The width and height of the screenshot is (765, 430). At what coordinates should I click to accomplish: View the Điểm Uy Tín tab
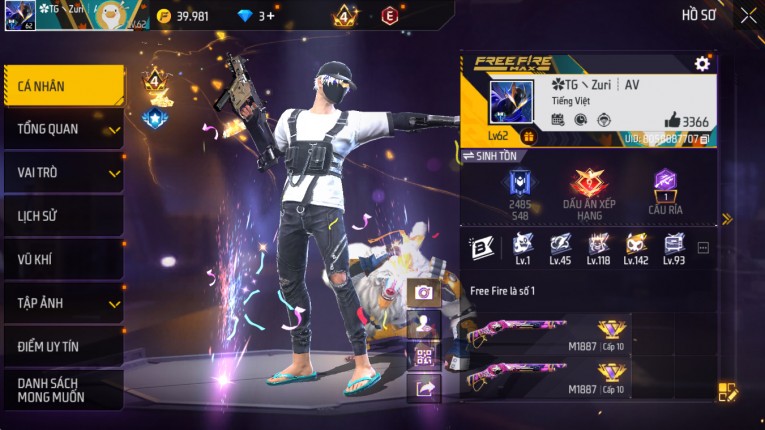62,346
